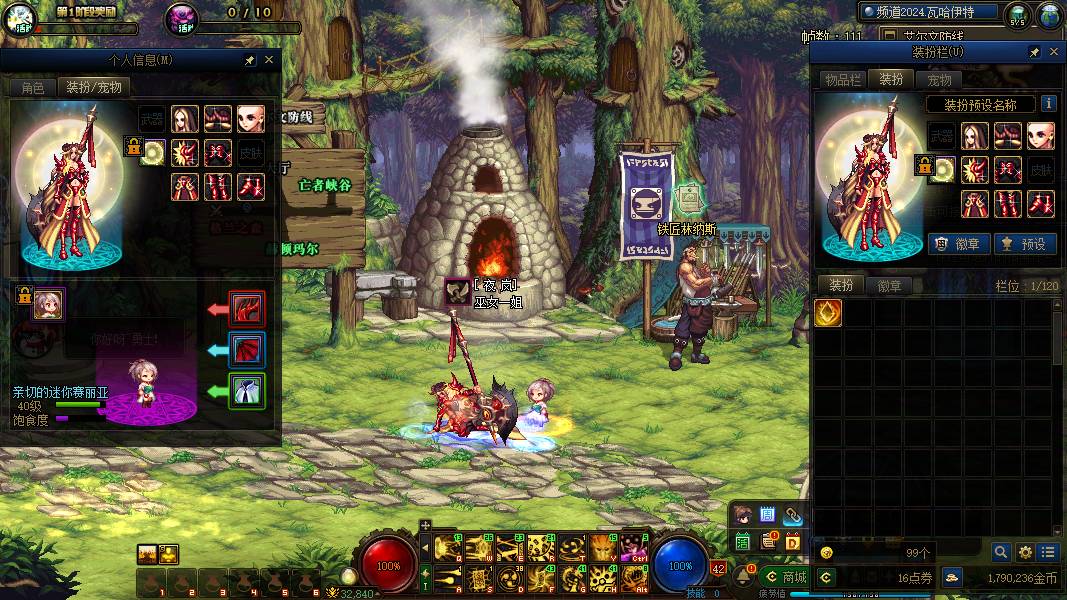This screenshot has height=600, width=1067.
Task: Click the 频道2024 channel selector bar
Action: 931,12
